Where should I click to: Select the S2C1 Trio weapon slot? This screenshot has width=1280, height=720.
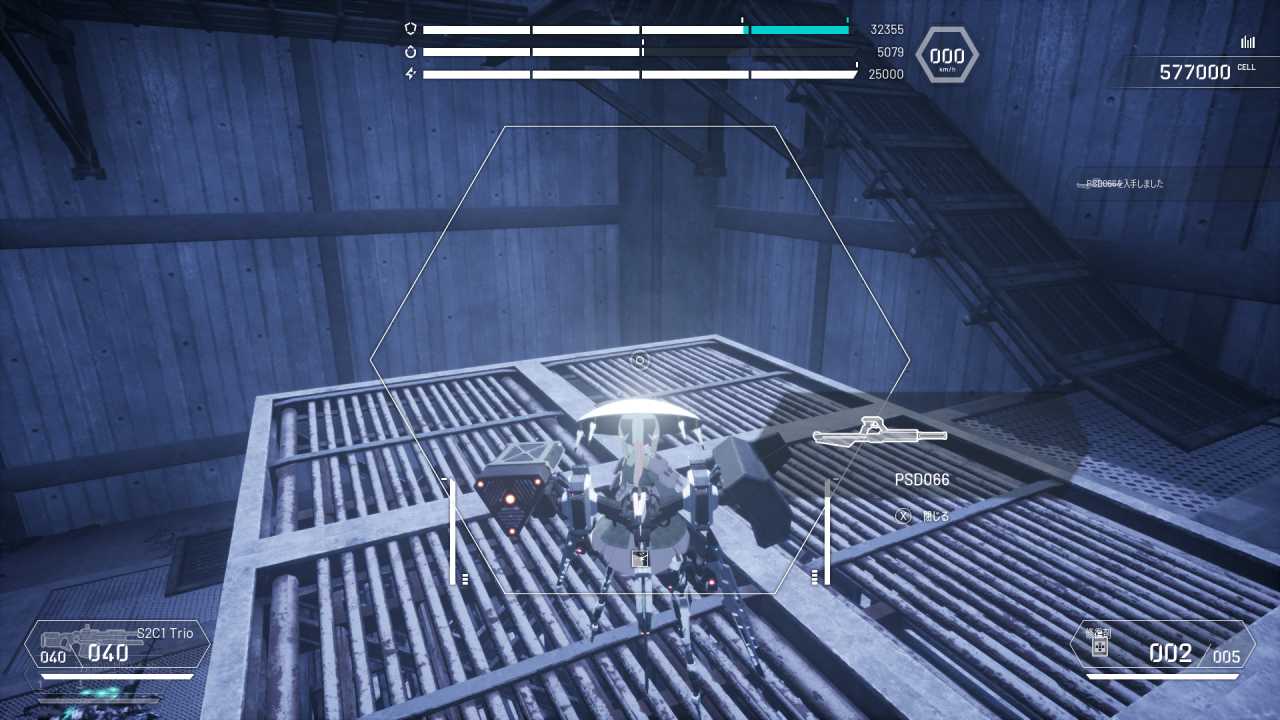tap(117, 645)
